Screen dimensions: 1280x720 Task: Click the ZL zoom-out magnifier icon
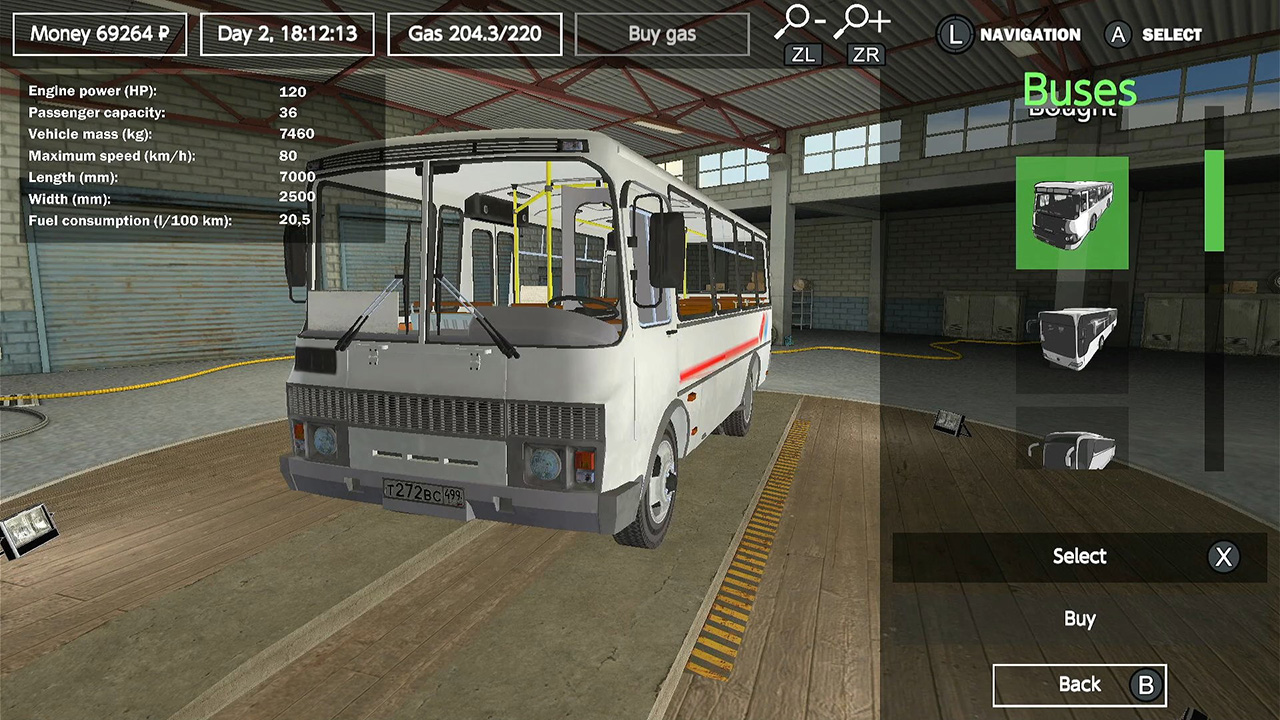pyautogui.click(x=796, y=20)
